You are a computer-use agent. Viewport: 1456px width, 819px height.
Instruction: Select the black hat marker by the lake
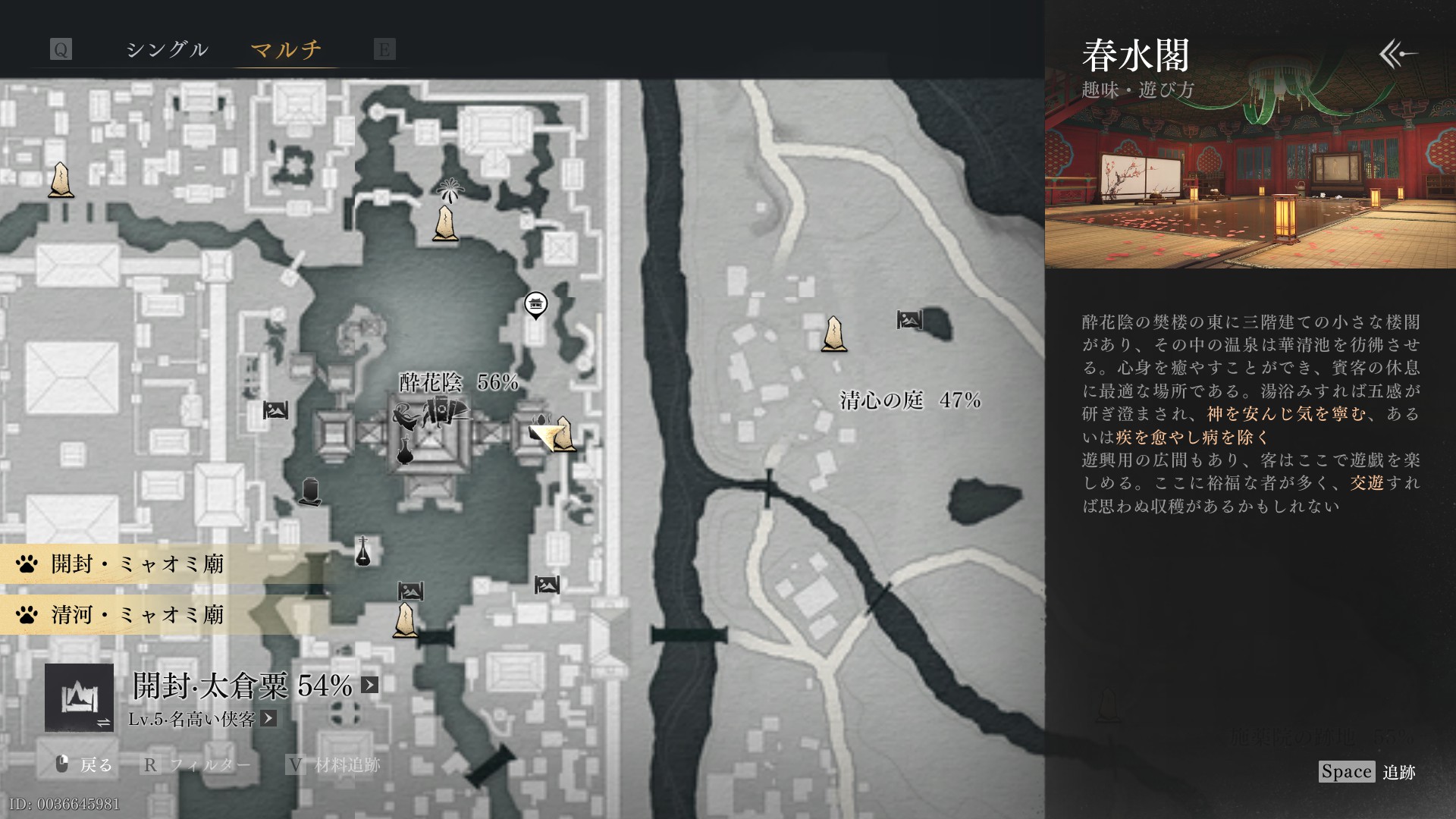(309, 491)
